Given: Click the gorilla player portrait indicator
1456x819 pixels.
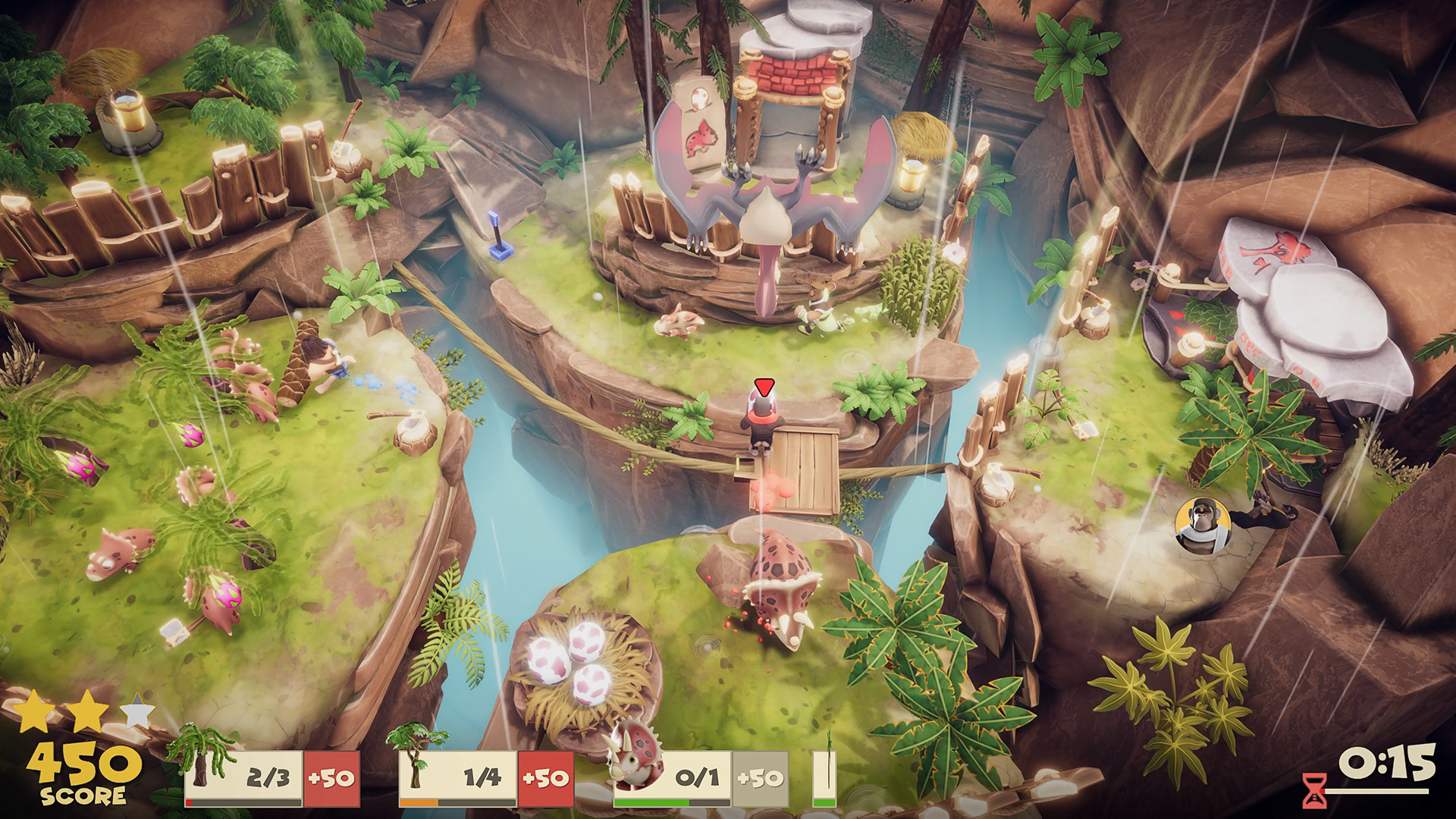Looking at the screenshot, I should [1203, 523].
